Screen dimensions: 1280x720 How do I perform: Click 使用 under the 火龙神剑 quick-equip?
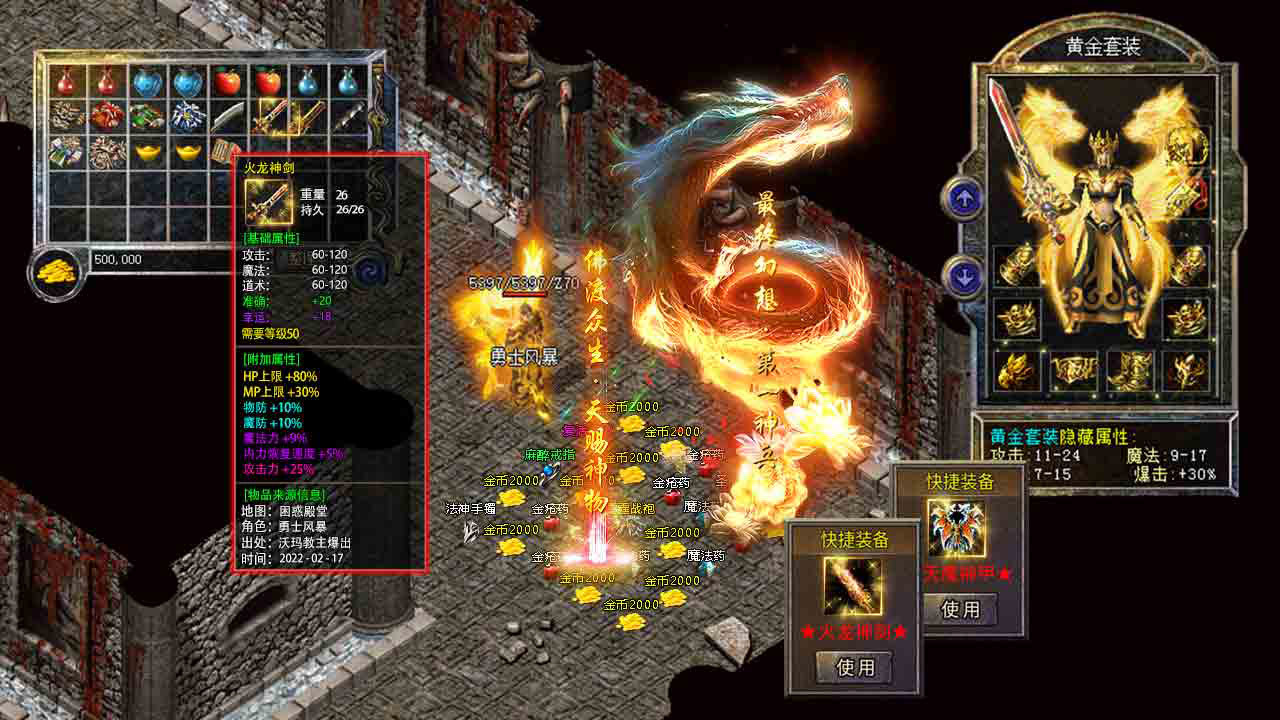click(x=854, y=667)
